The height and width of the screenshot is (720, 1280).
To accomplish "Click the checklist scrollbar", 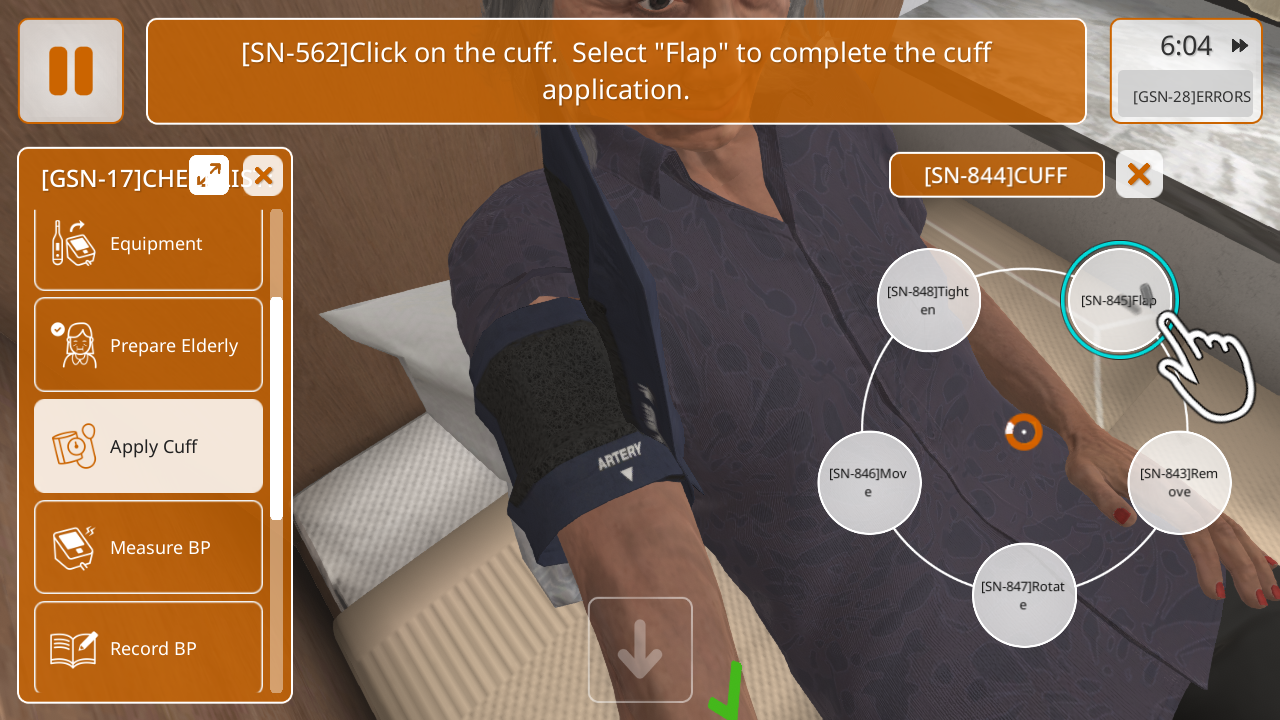I will click(276, 407).
